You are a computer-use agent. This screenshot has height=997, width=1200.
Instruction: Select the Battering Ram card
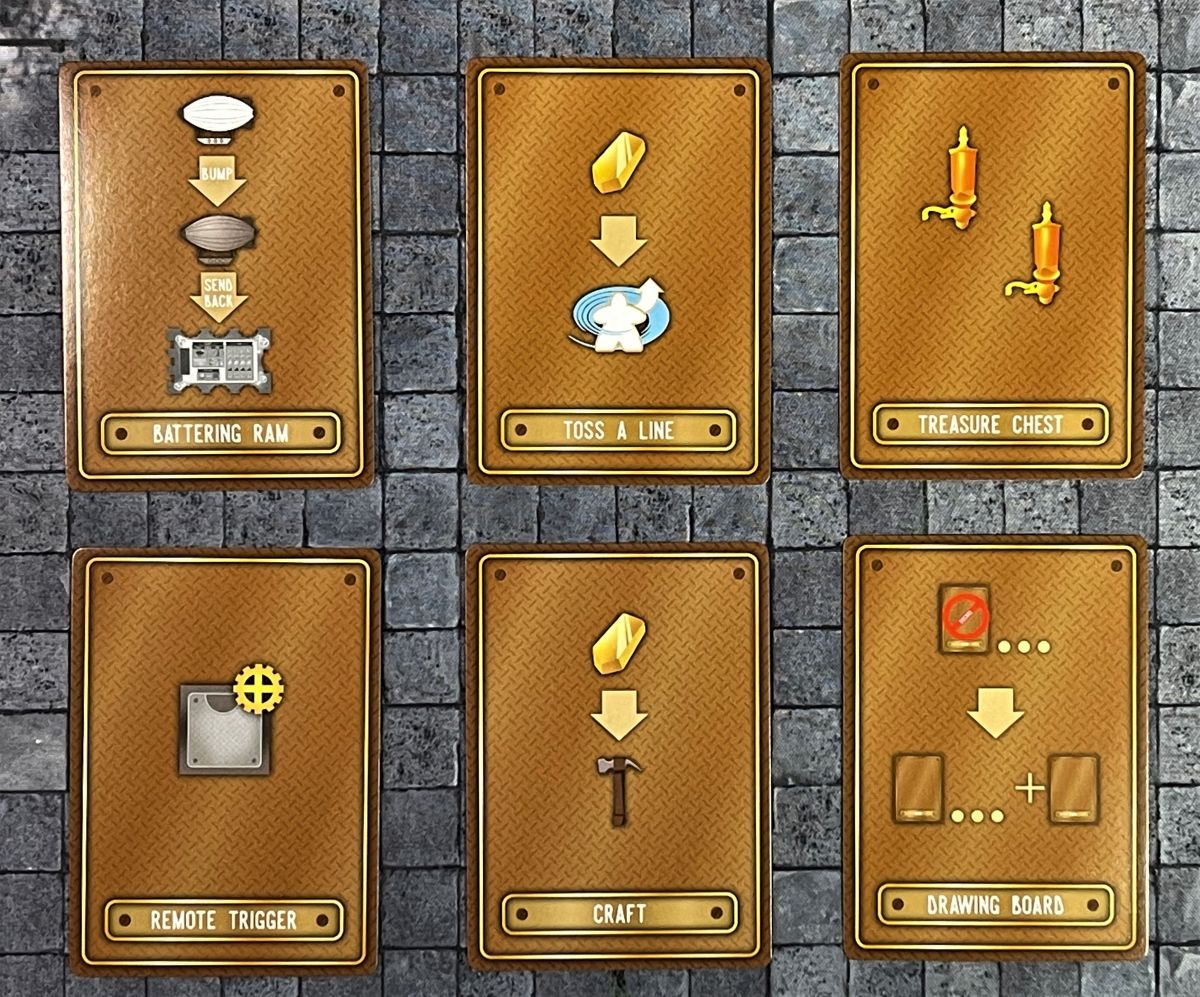click(x=218, y=272)
